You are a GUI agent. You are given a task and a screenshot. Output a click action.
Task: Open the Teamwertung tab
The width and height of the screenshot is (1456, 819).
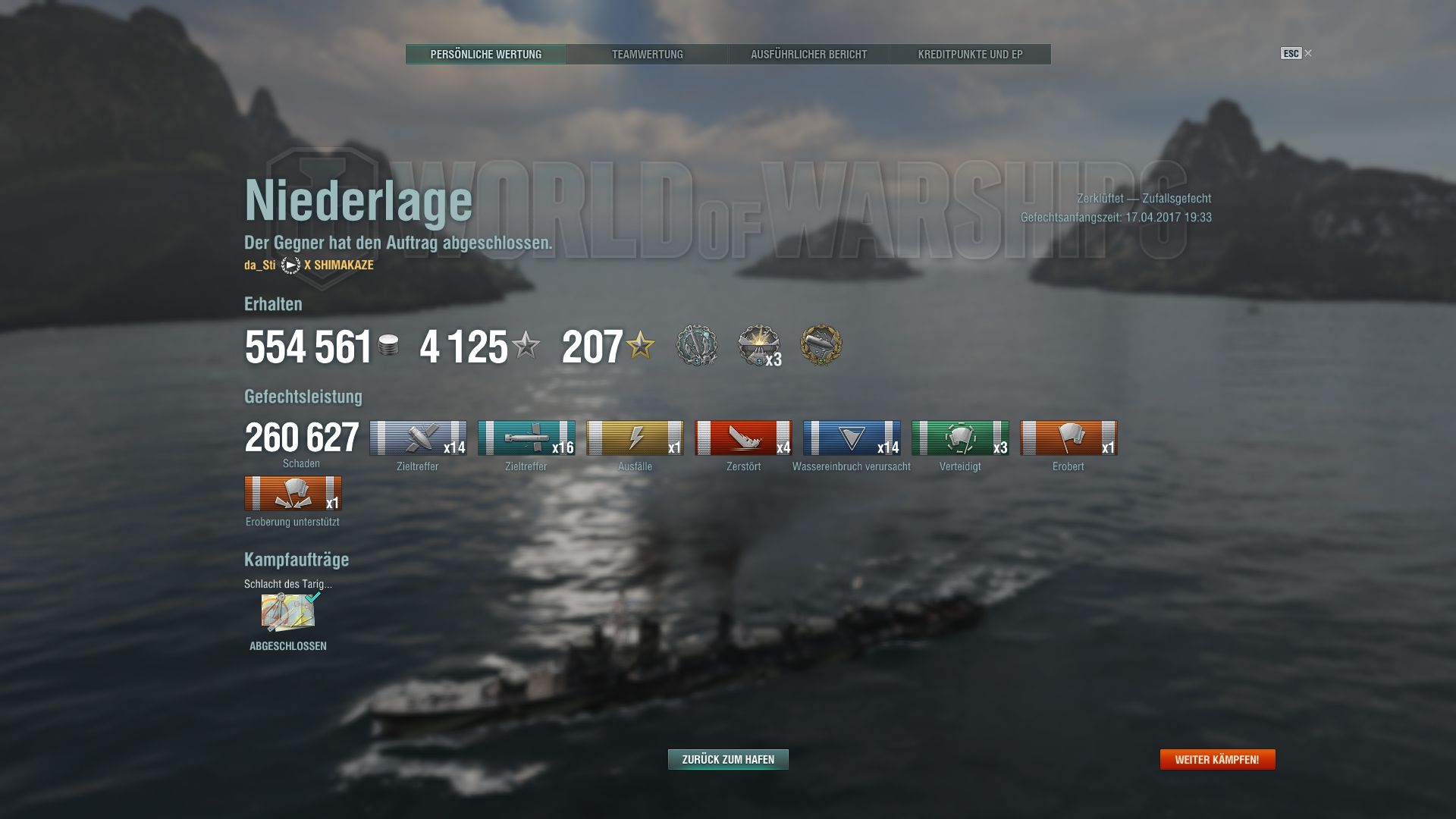click(647, 55)
